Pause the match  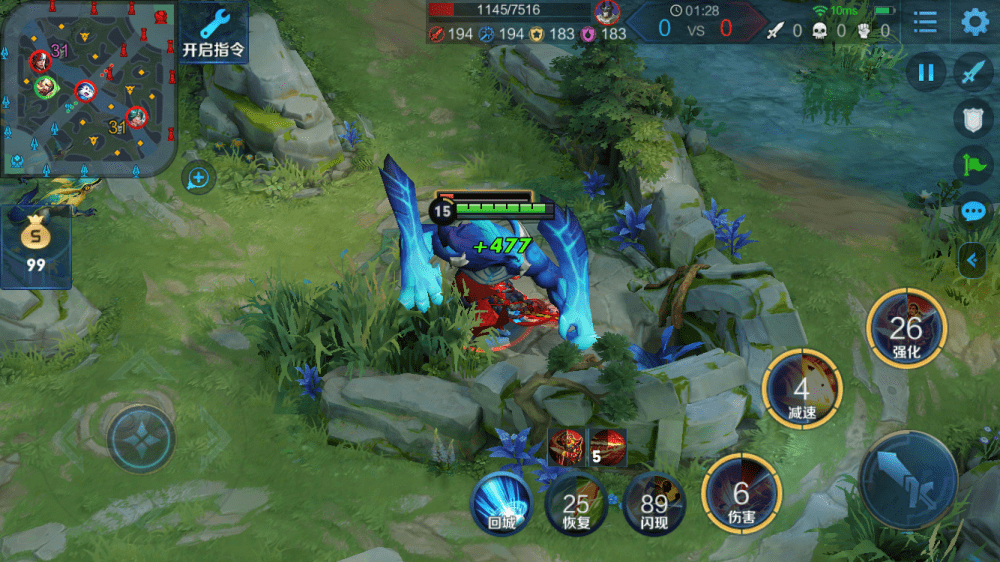[x=926, y=72]
